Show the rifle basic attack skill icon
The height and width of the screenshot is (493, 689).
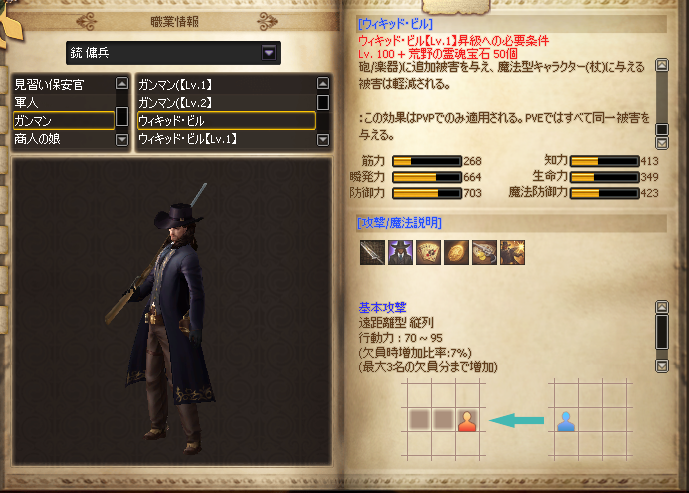click(372, 252)
